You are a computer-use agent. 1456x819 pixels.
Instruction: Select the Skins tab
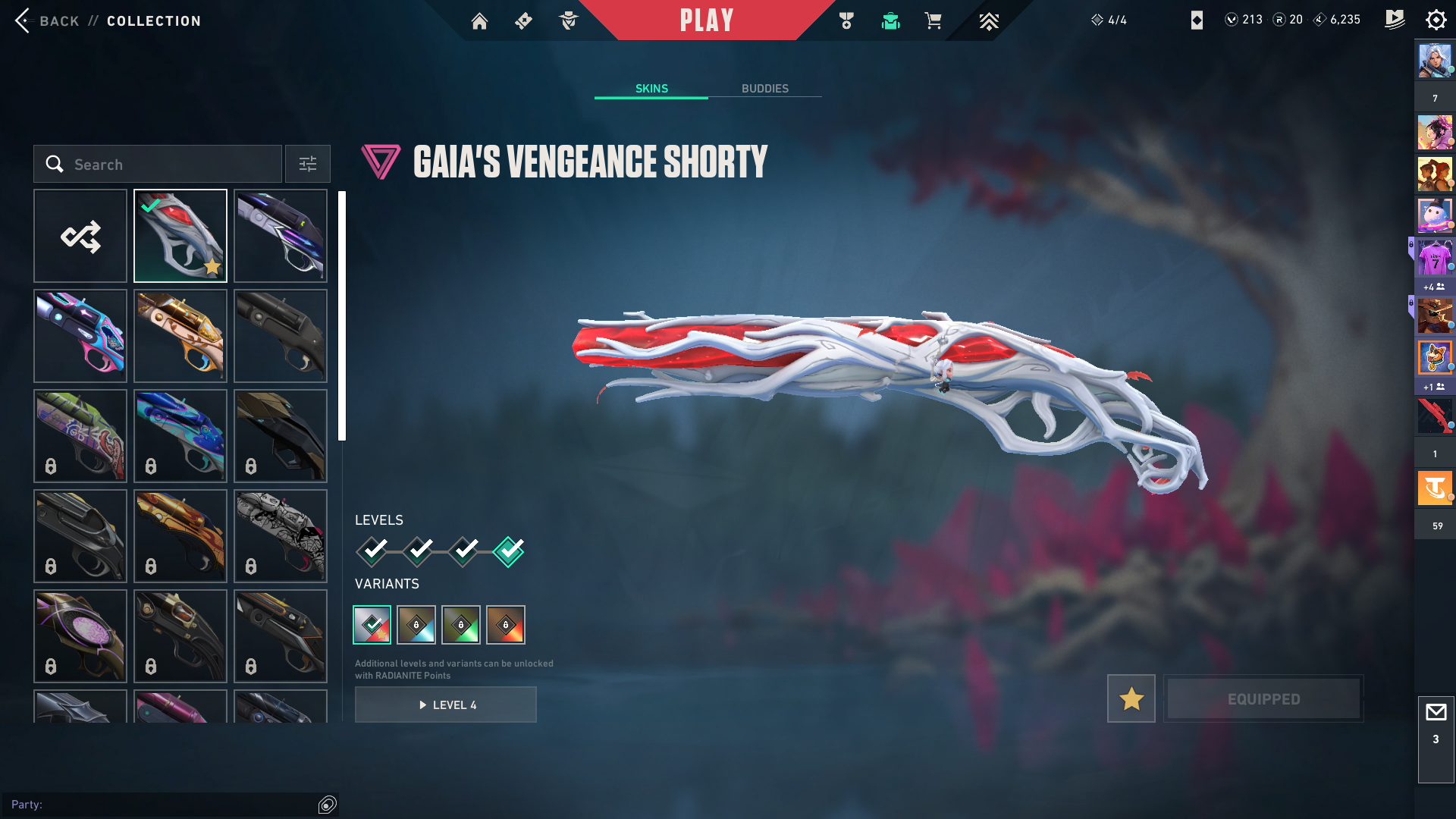point(651,89)
